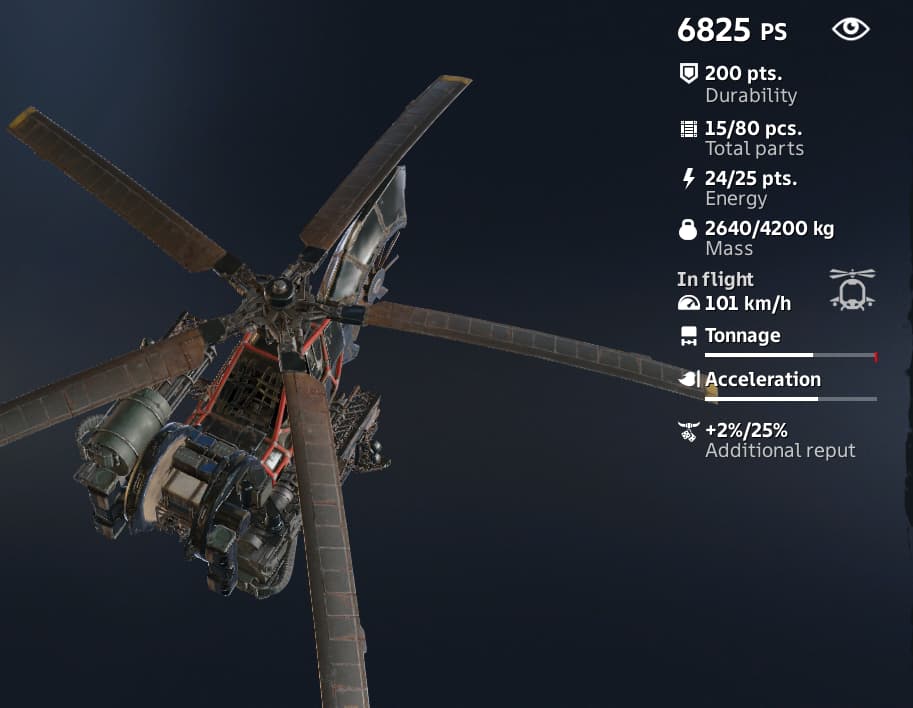
Task: Click the helicopter icon next to In flight
Action: coord(851,289)
